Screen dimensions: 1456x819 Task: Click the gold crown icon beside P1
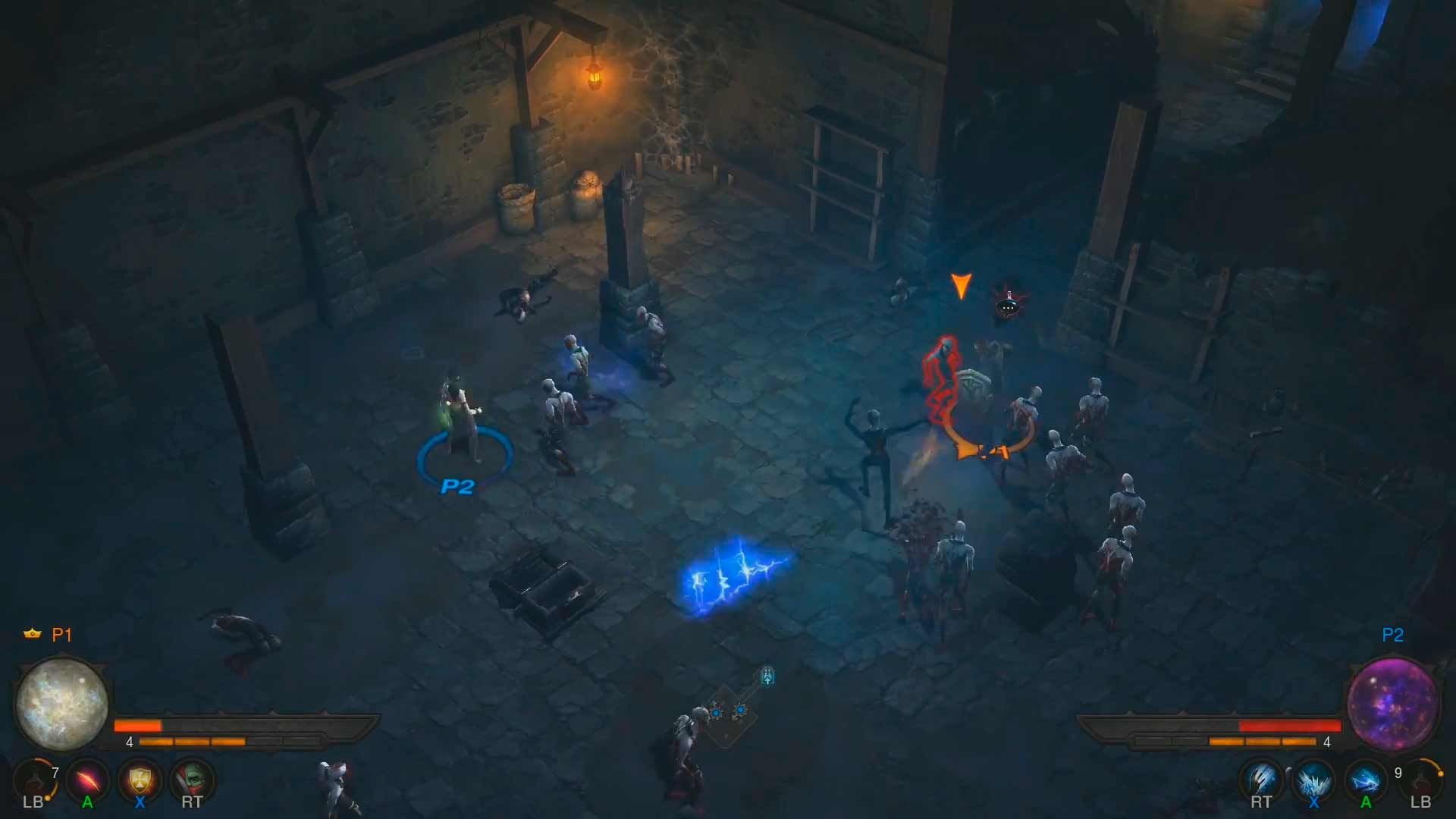click(32, 635)
